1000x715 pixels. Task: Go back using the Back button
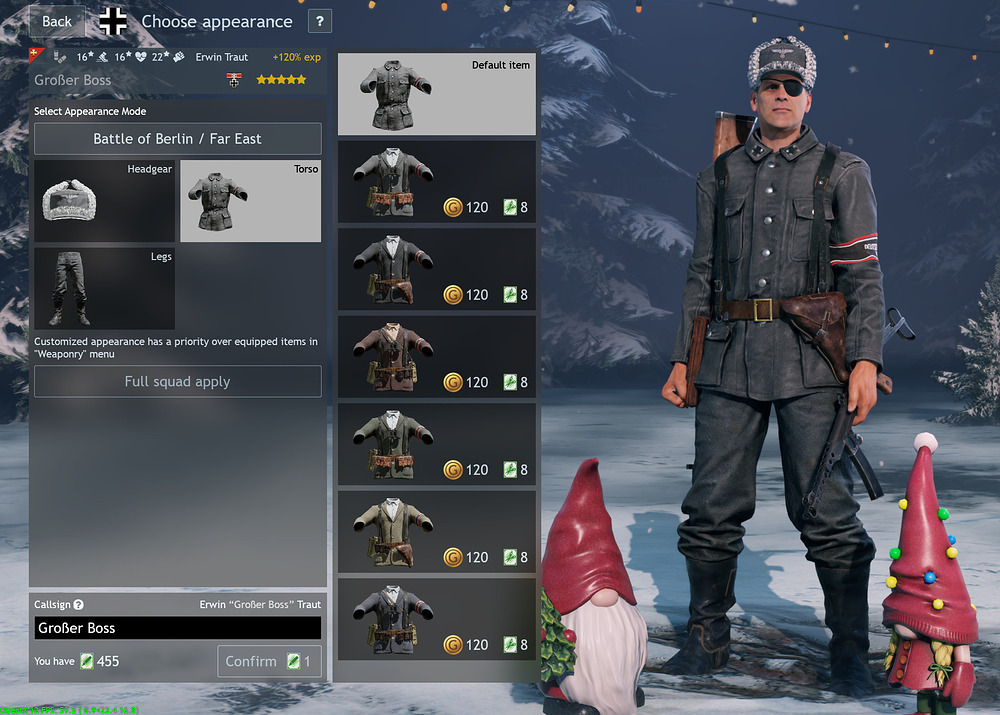tap(57, 21)
